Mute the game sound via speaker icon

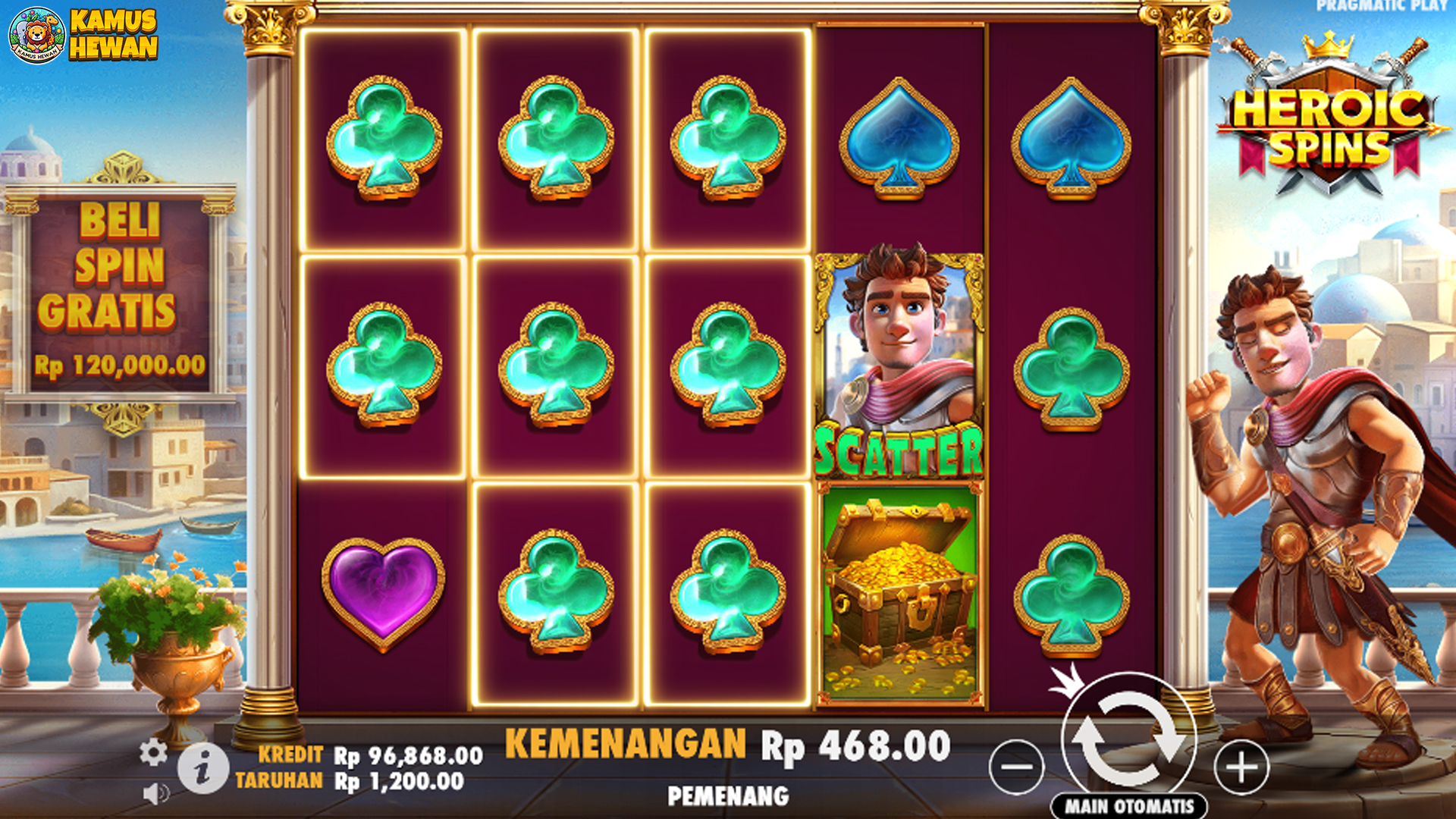pyautogui.click(x=155, y=792)
